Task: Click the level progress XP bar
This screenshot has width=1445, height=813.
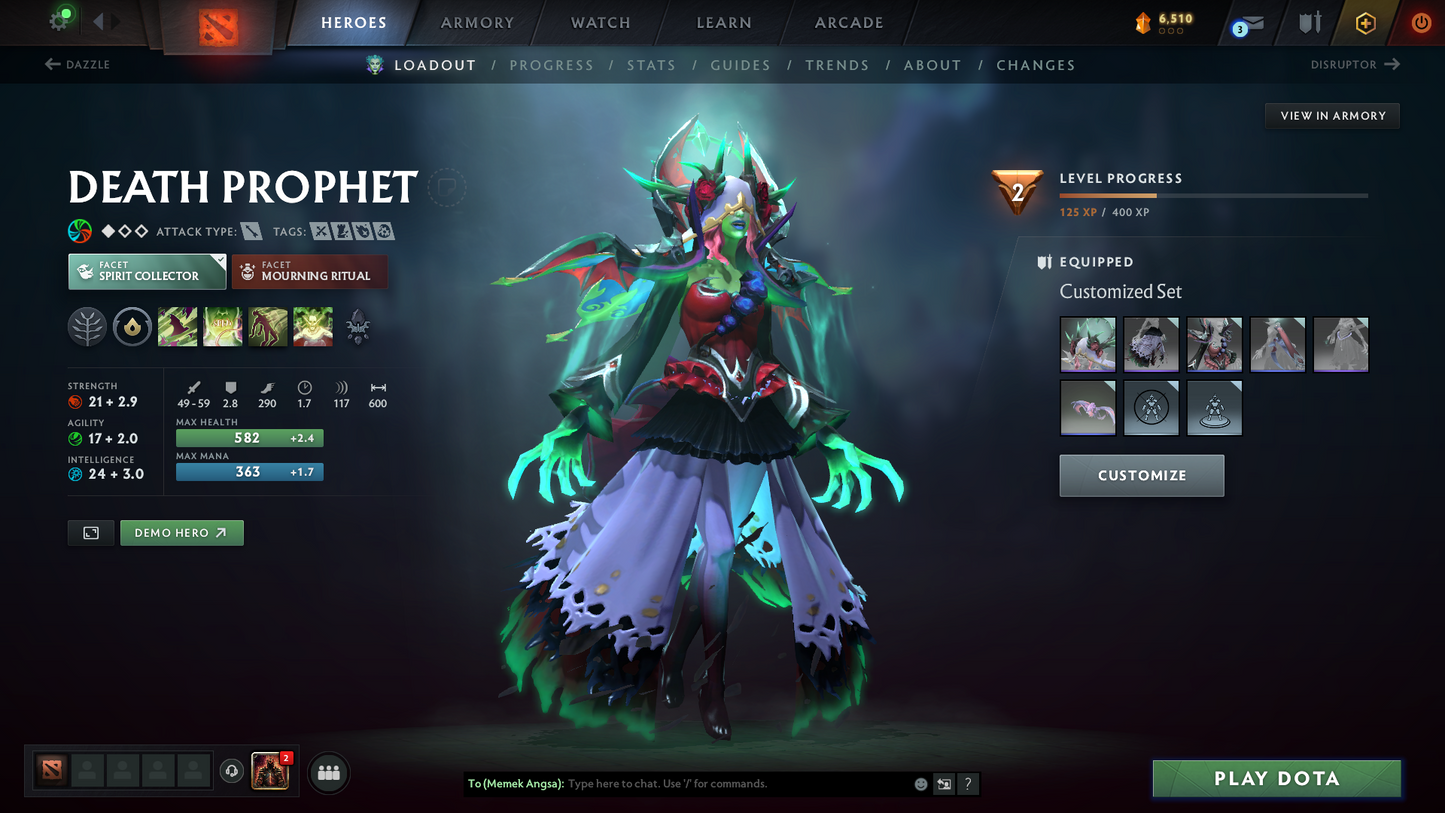Action: [x=1213, y=196]
